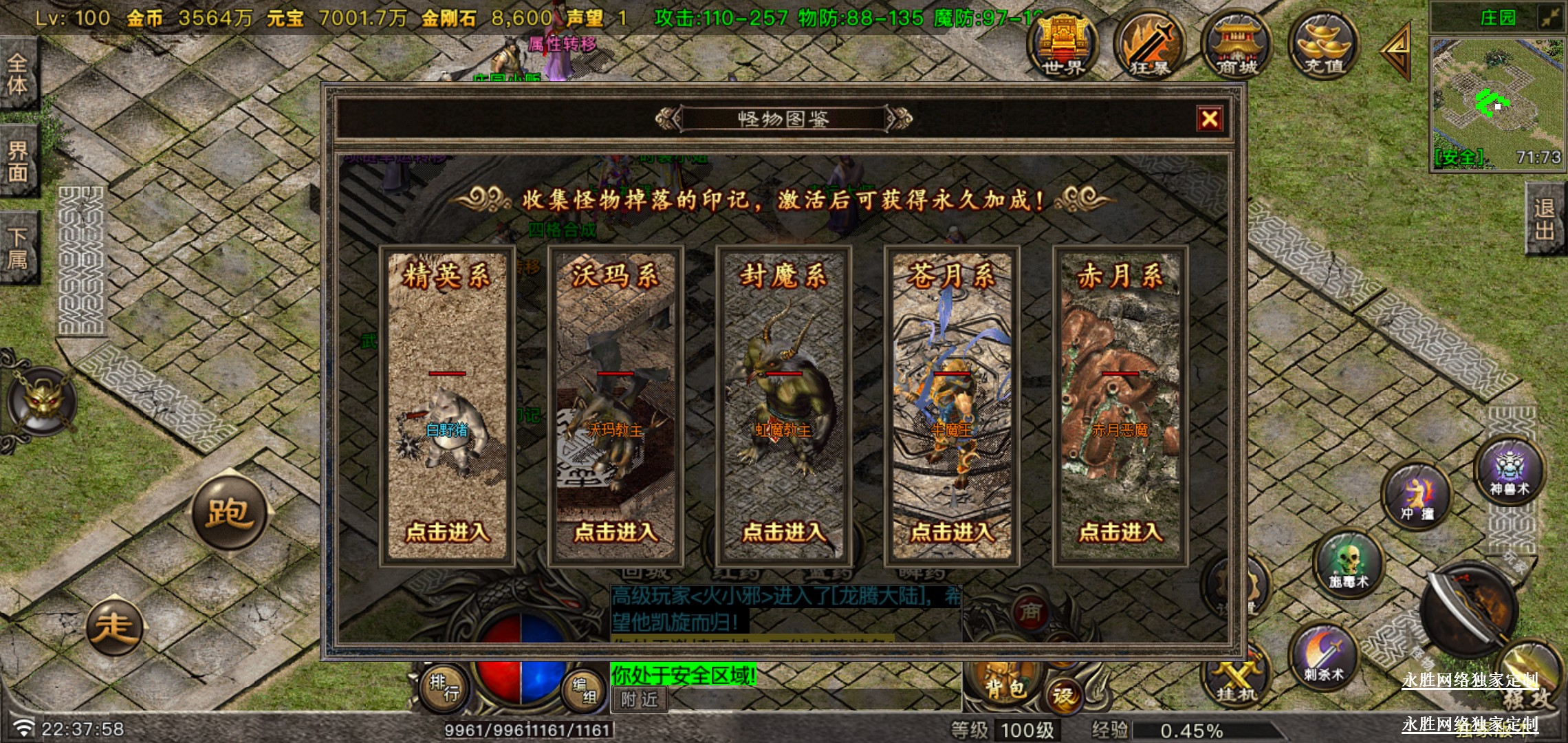Close the 怪物图鉴 monster codex window

[x=1209, y=119]
